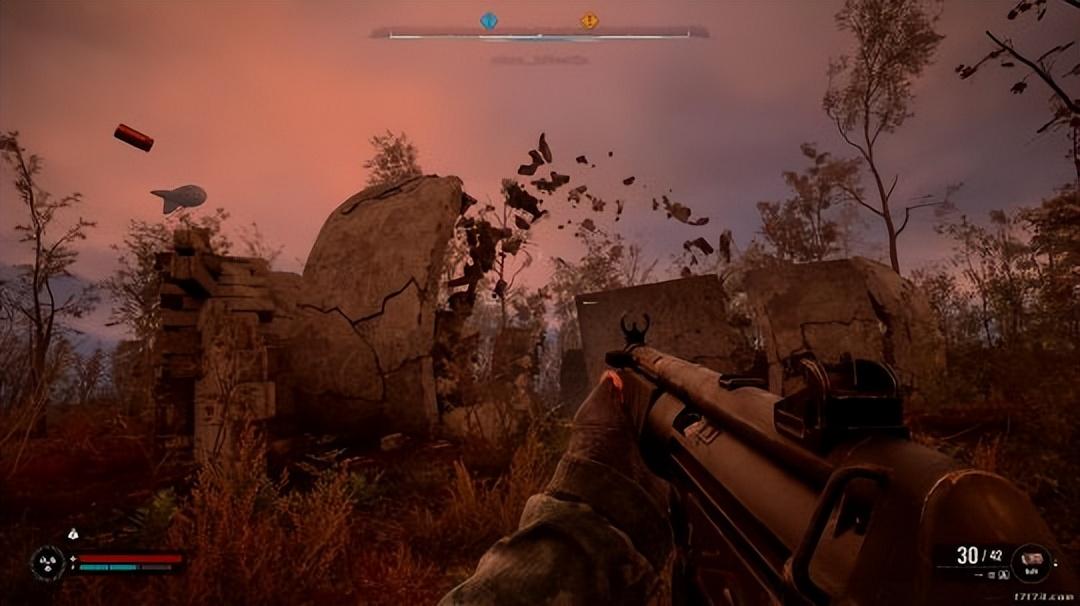Select the circular quick-use item slot
Image resolution: width=1080 pixels, height=606 pixels.
coord(1030,562)
